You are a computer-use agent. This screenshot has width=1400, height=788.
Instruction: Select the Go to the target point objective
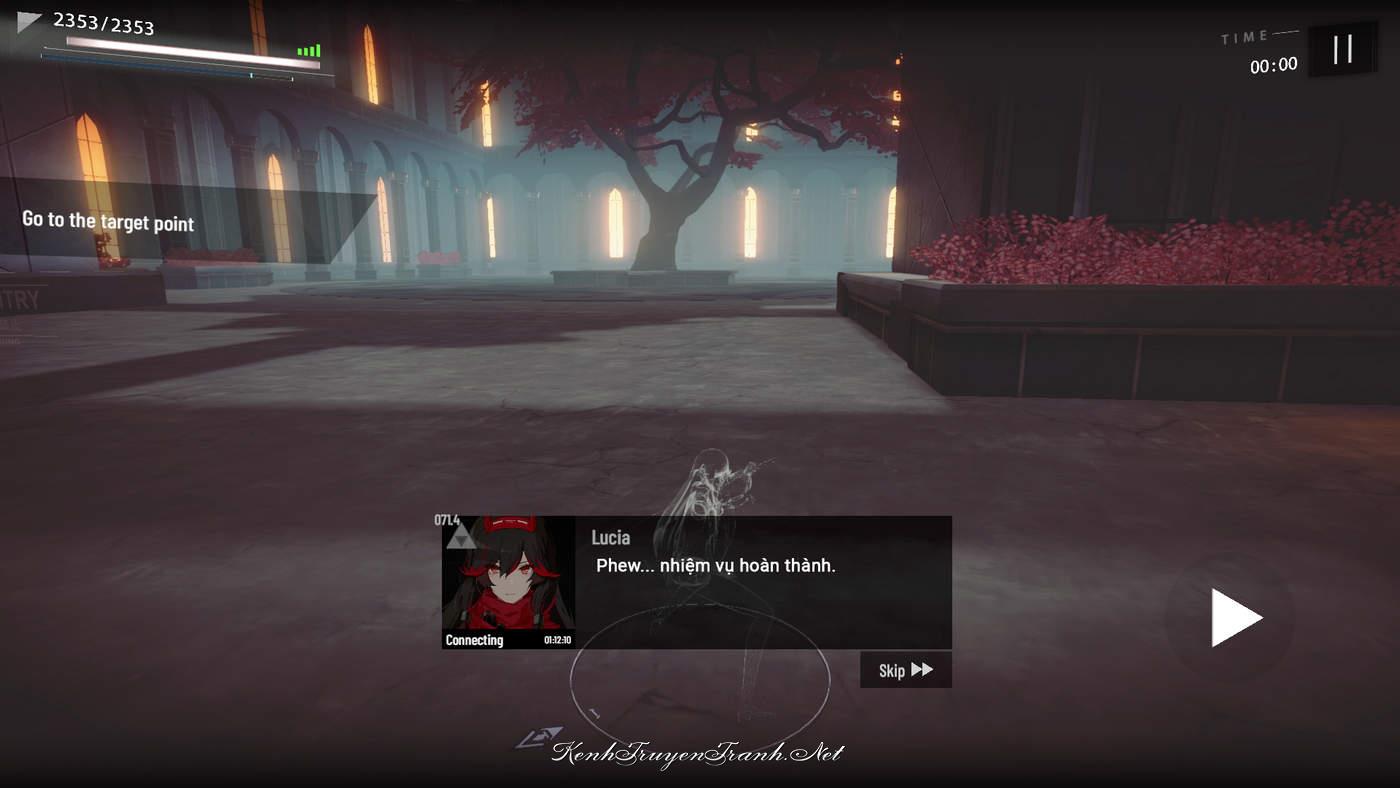tap(109, 221)
